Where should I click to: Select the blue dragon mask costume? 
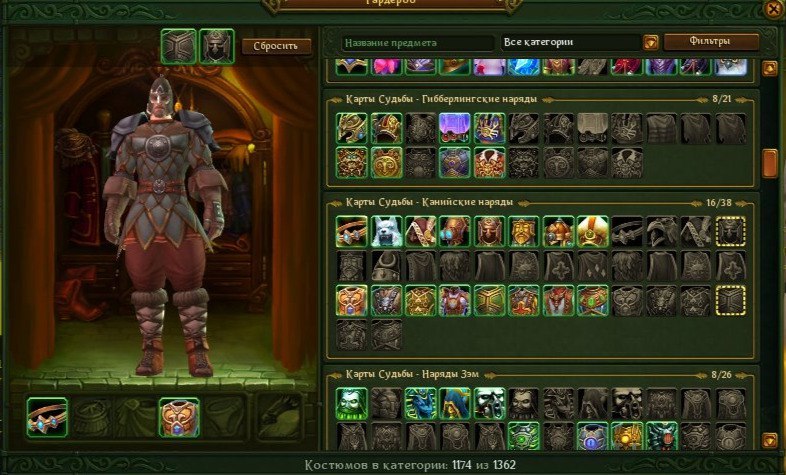(420, 403)
